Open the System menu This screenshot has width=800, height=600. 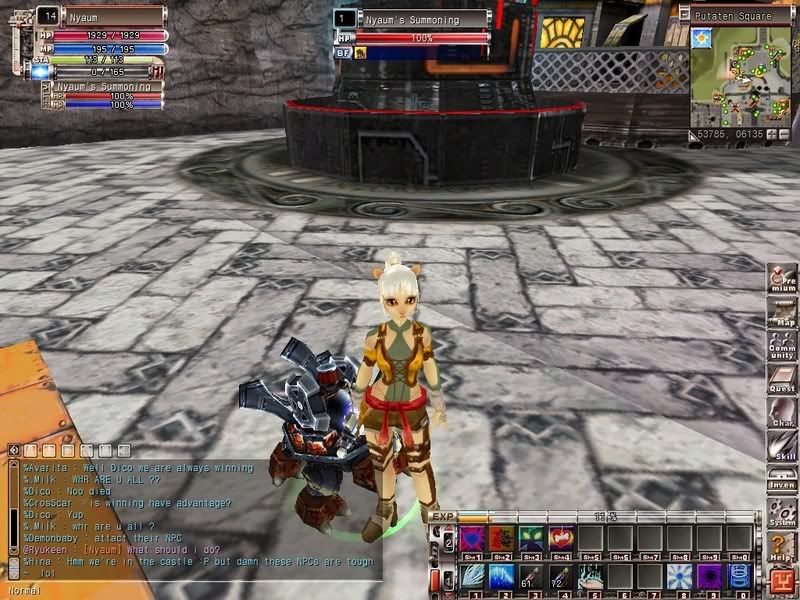(780, 513)
